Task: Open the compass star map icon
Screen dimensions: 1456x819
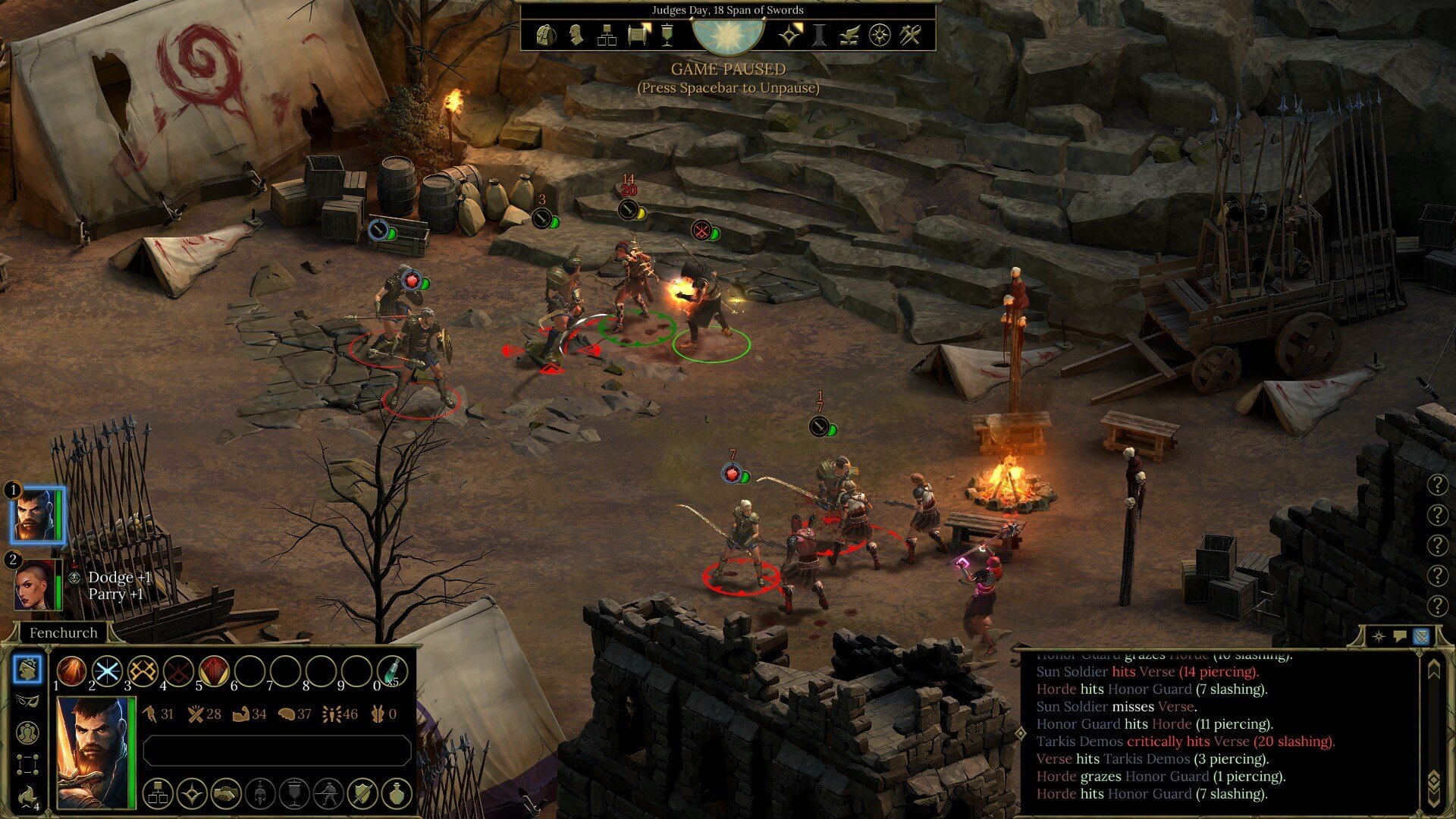Action: (880, 35)
